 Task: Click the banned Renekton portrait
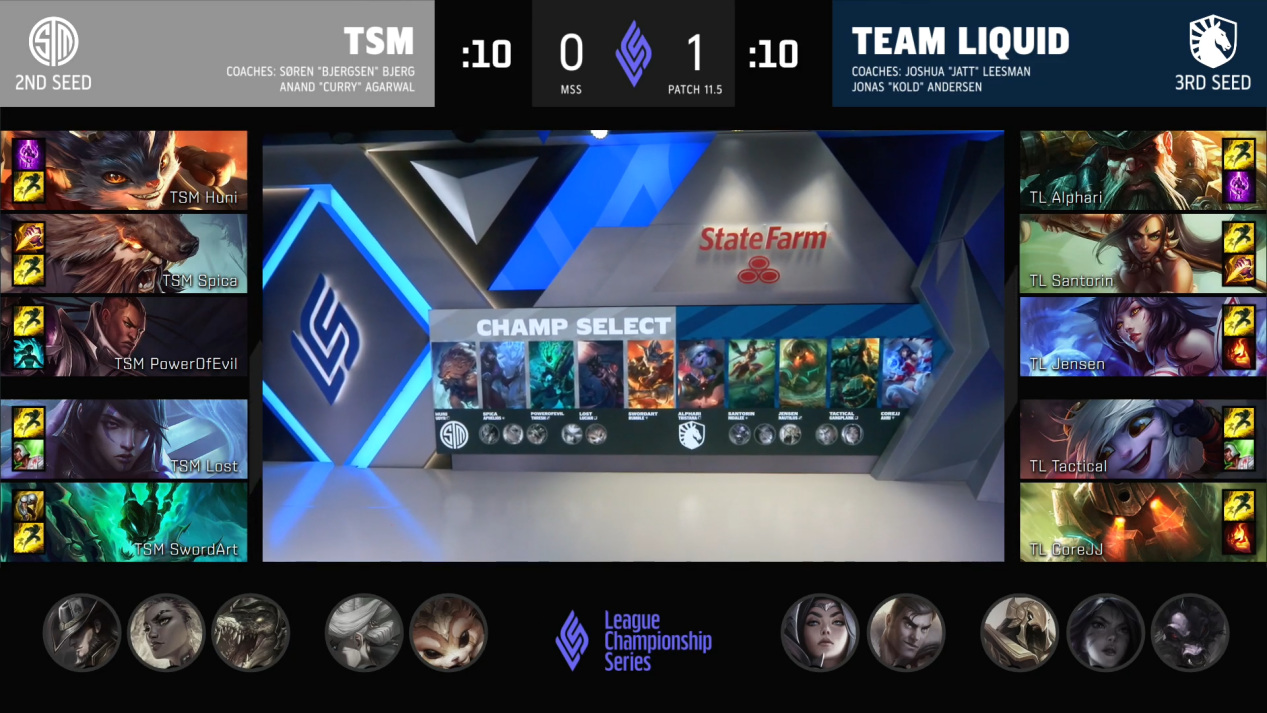coord(251,633)
